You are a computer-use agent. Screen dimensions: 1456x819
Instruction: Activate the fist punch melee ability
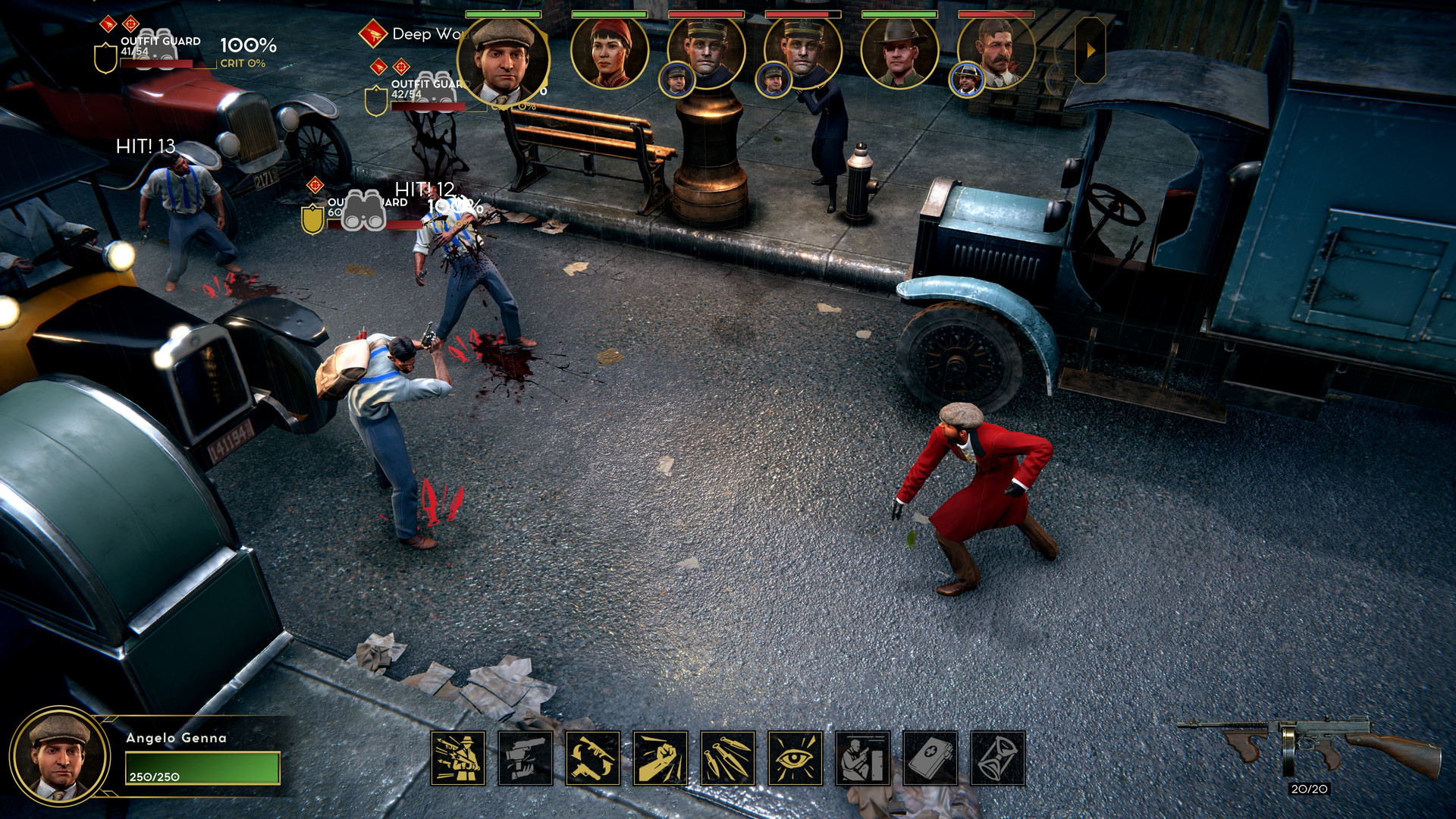(x=661, y=758)
